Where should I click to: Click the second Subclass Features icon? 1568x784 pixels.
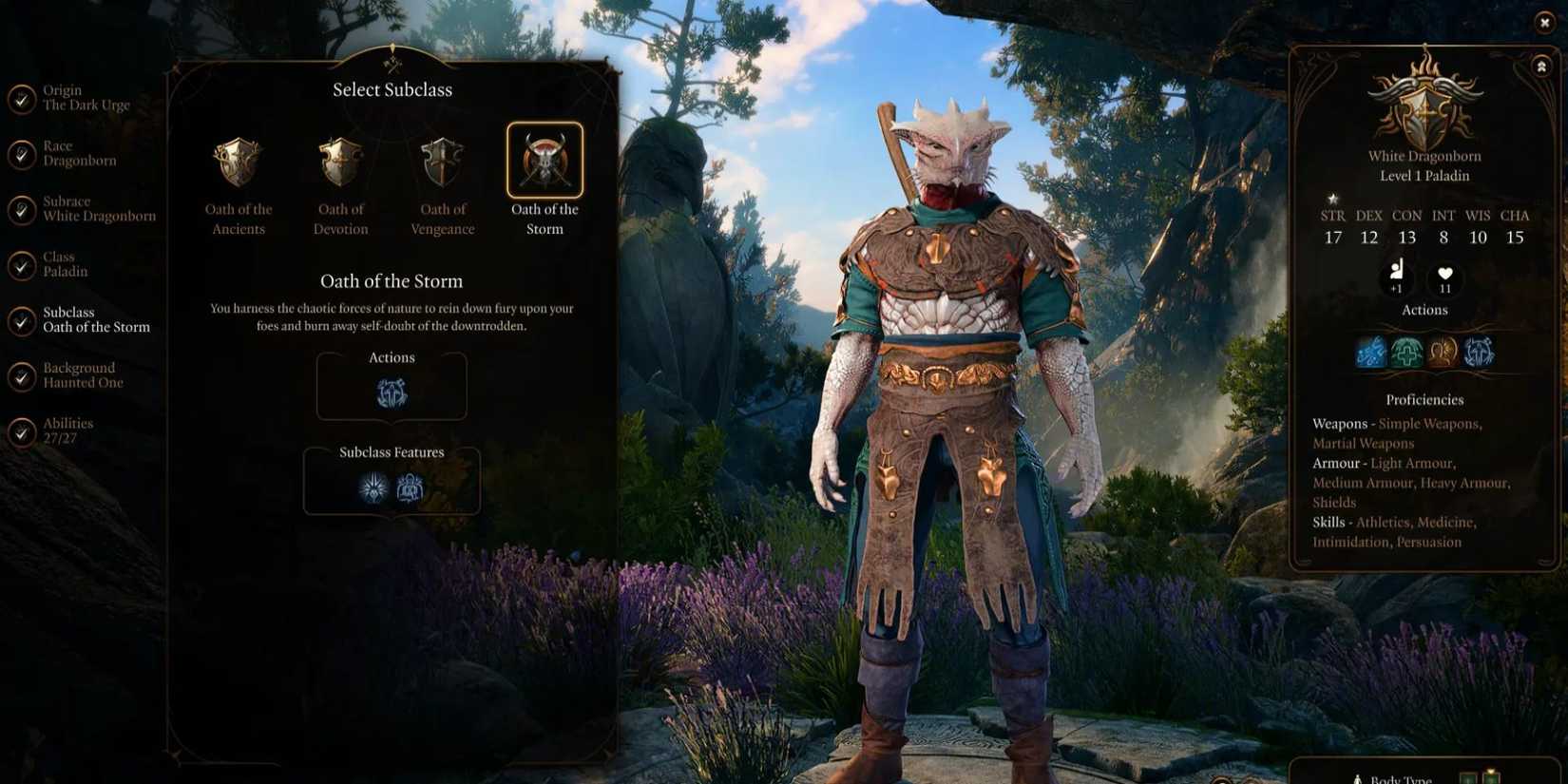[x=410, y=487]
